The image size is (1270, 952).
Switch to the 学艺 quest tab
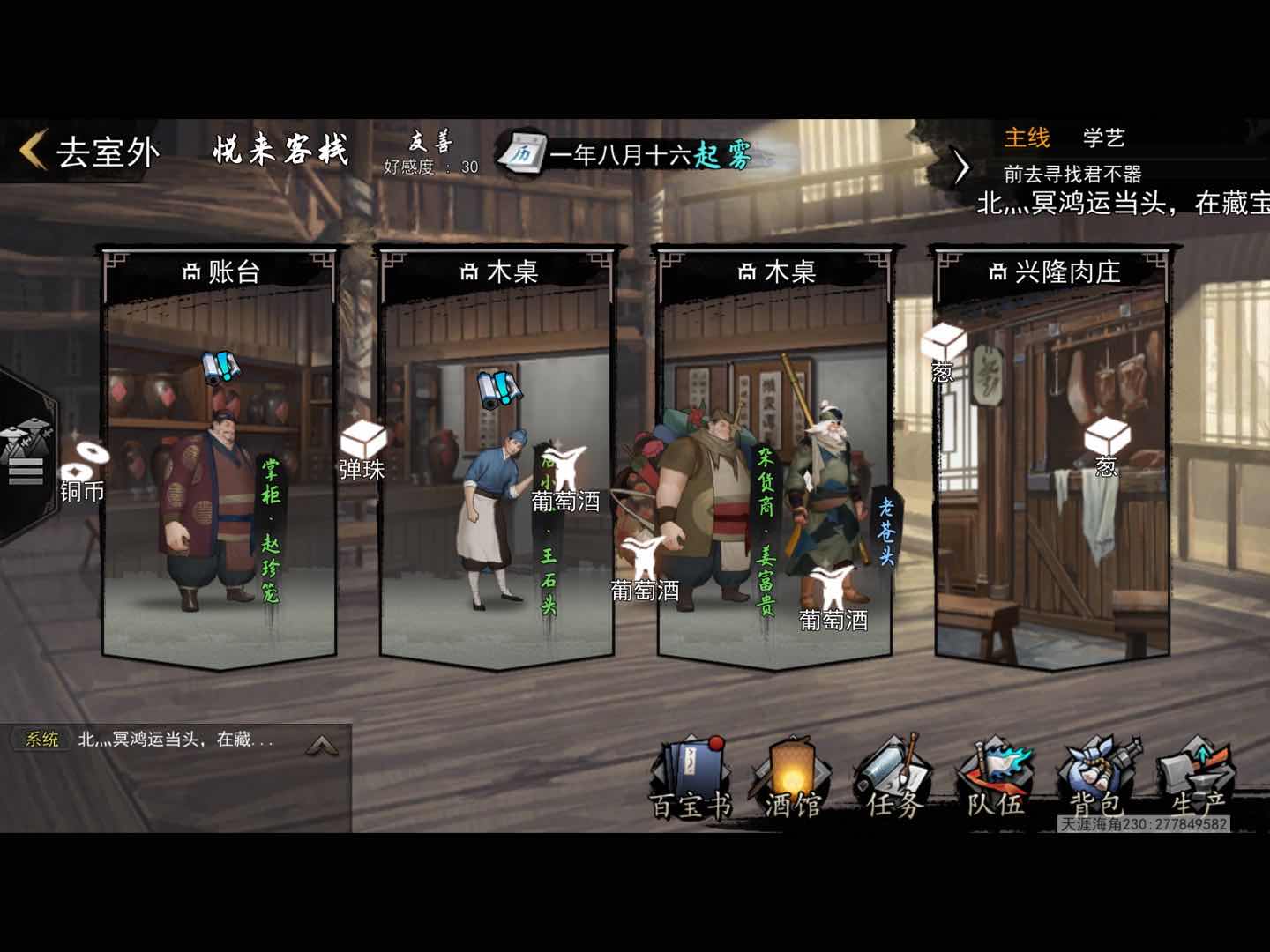(x=1103, y=138)
